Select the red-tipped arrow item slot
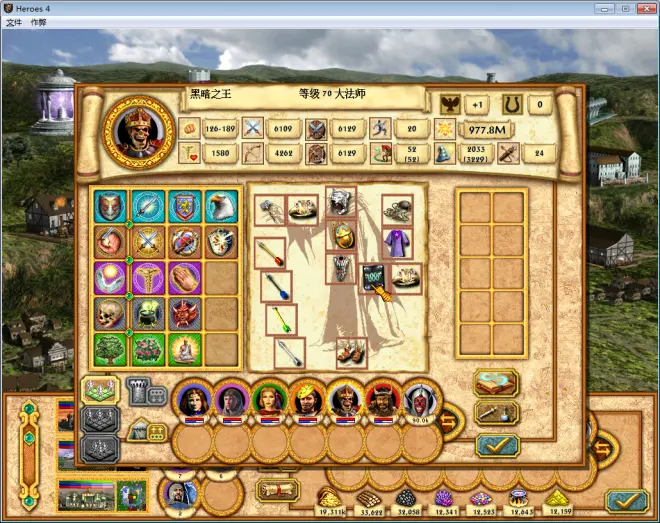 point(269,254)
